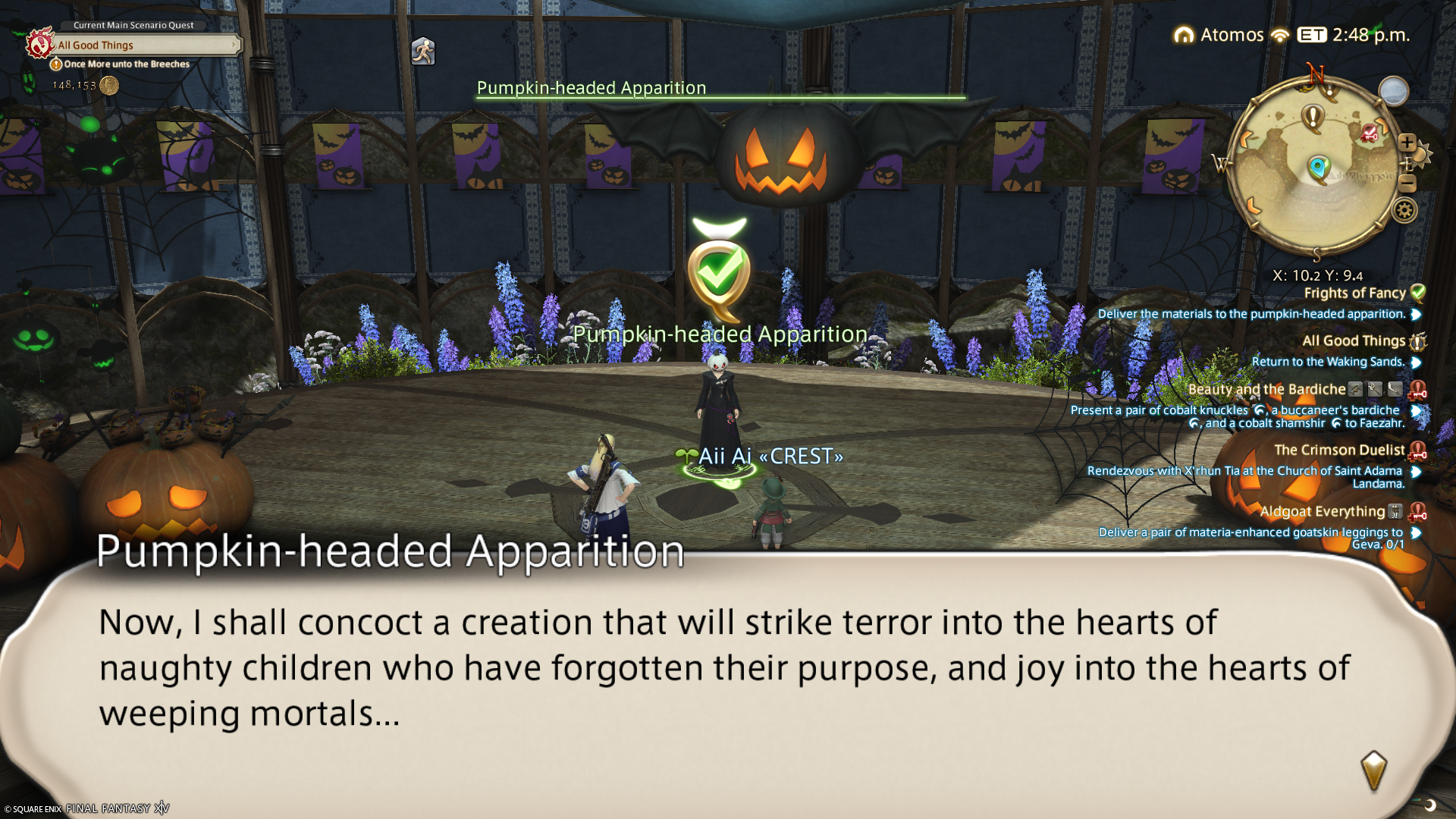Click the goatskin leggings item icon in tracker

pos(1395,512)
